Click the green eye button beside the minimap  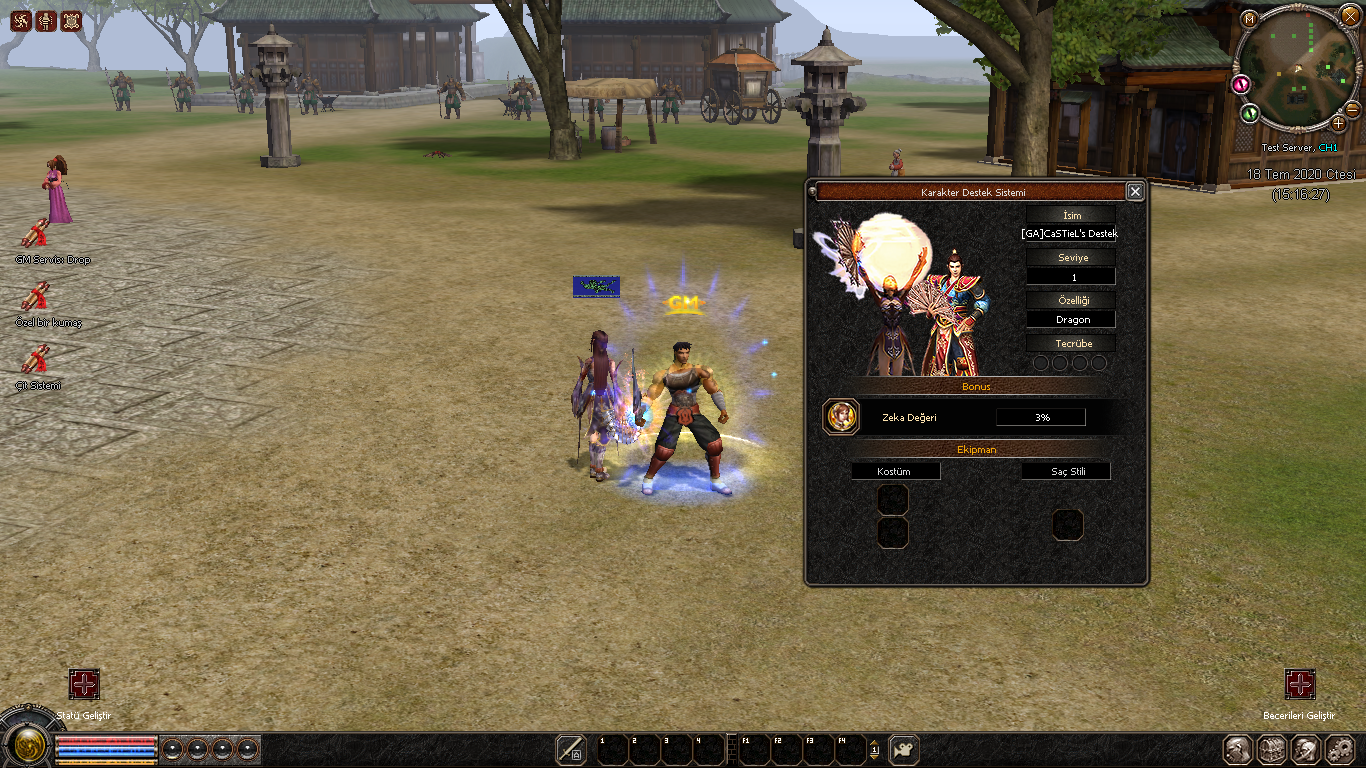(x=1250, y=113)
